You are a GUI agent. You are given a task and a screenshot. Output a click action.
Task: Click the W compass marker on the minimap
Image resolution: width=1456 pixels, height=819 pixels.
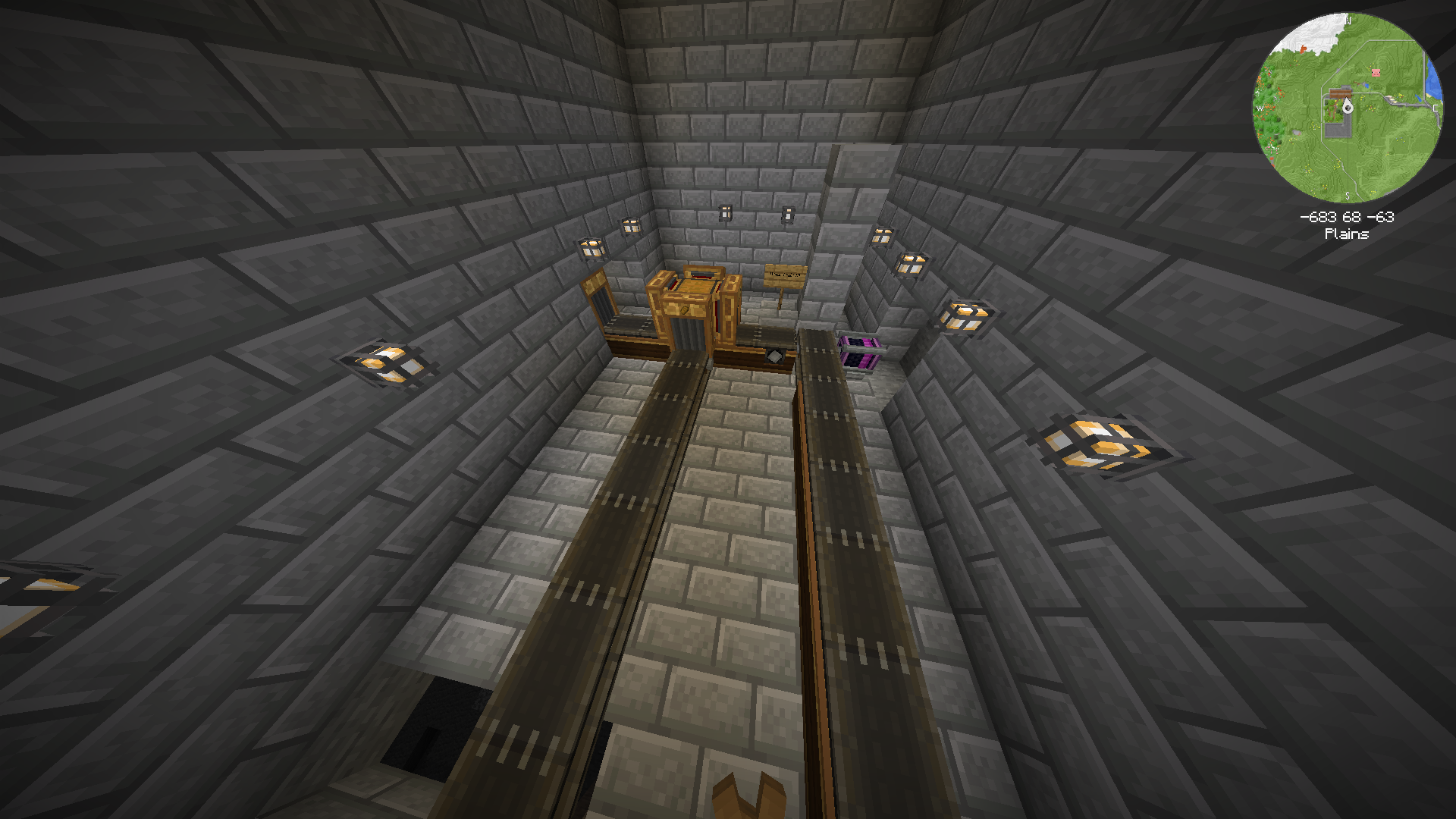[1261, 108]
